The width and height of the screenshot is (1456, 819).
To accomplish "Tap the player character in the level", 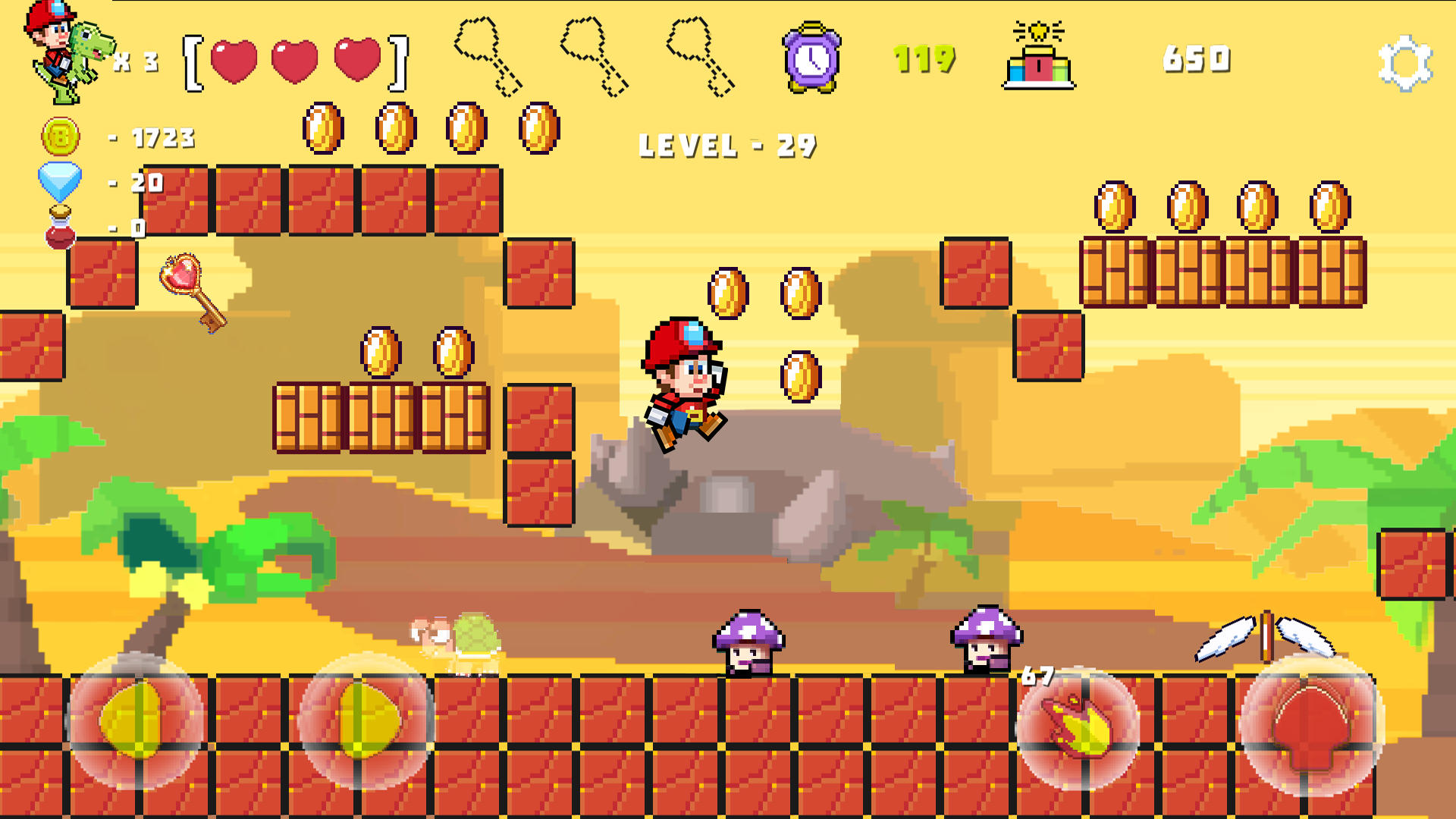I will (x=682, y=379).
